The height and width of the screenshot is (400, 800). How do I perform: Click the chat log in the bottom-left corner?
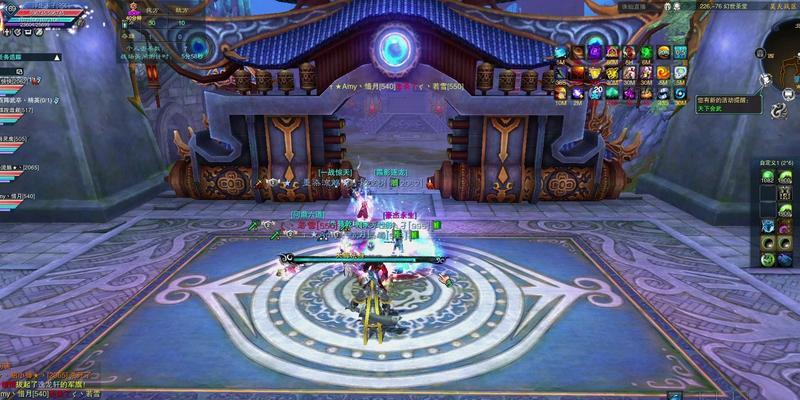40,384
